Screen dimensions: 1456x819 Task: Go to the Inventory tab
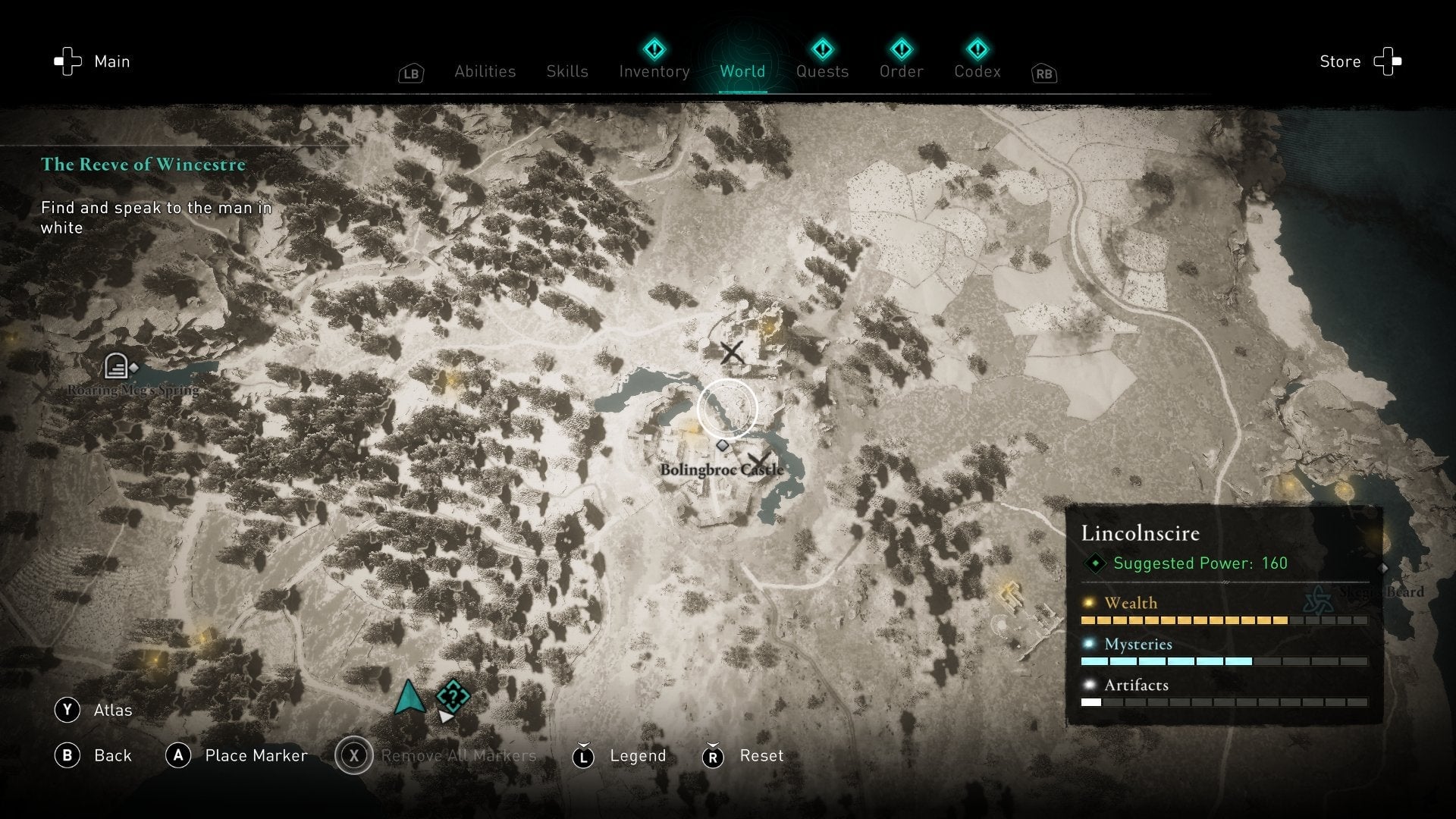654,71
